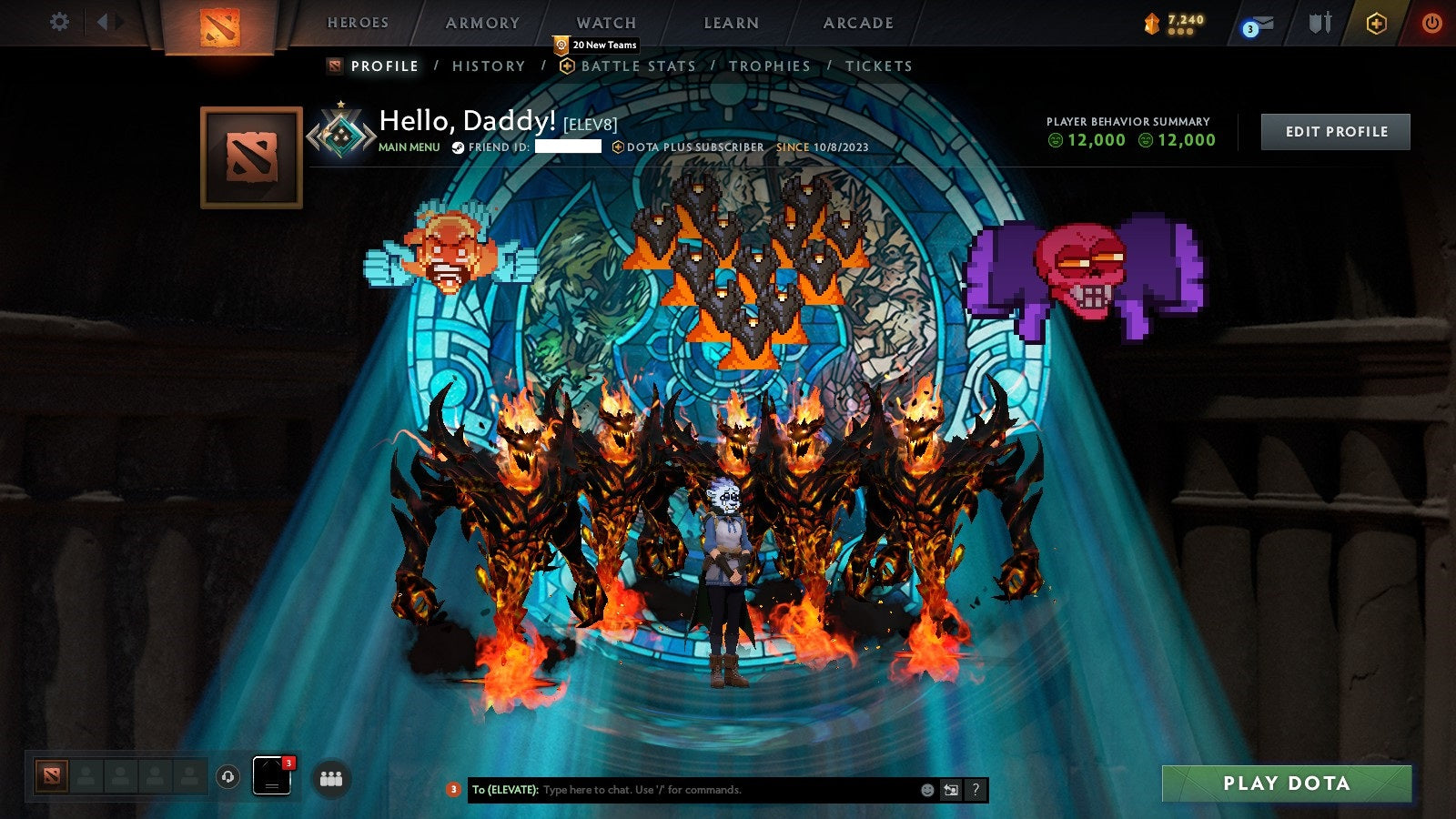
Task: Open the friends list icon near chat
Action: pyautogui.click(x=333, y=778)
